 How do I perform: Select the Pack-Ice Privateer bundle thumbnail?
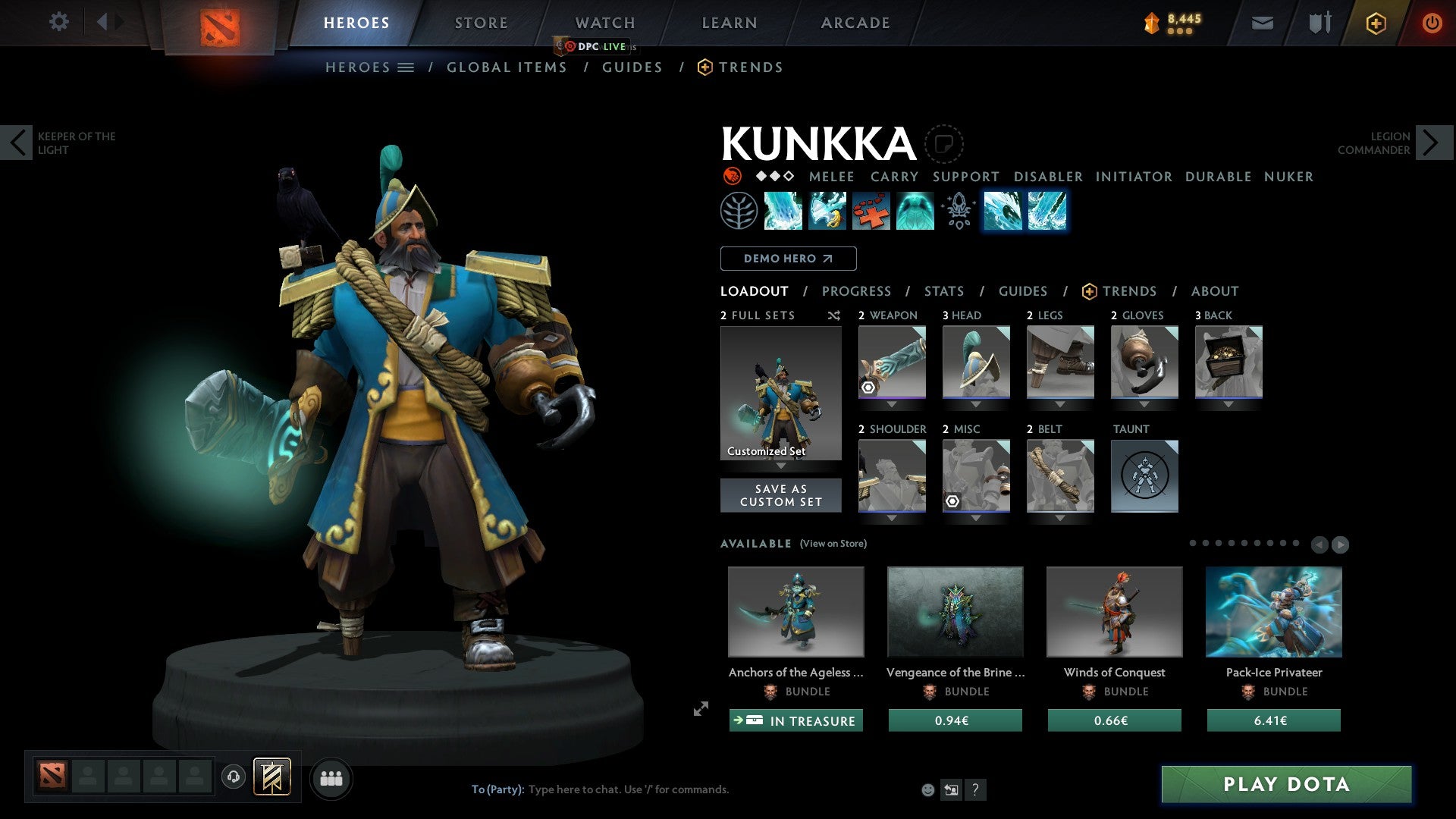pos(1274,611)
